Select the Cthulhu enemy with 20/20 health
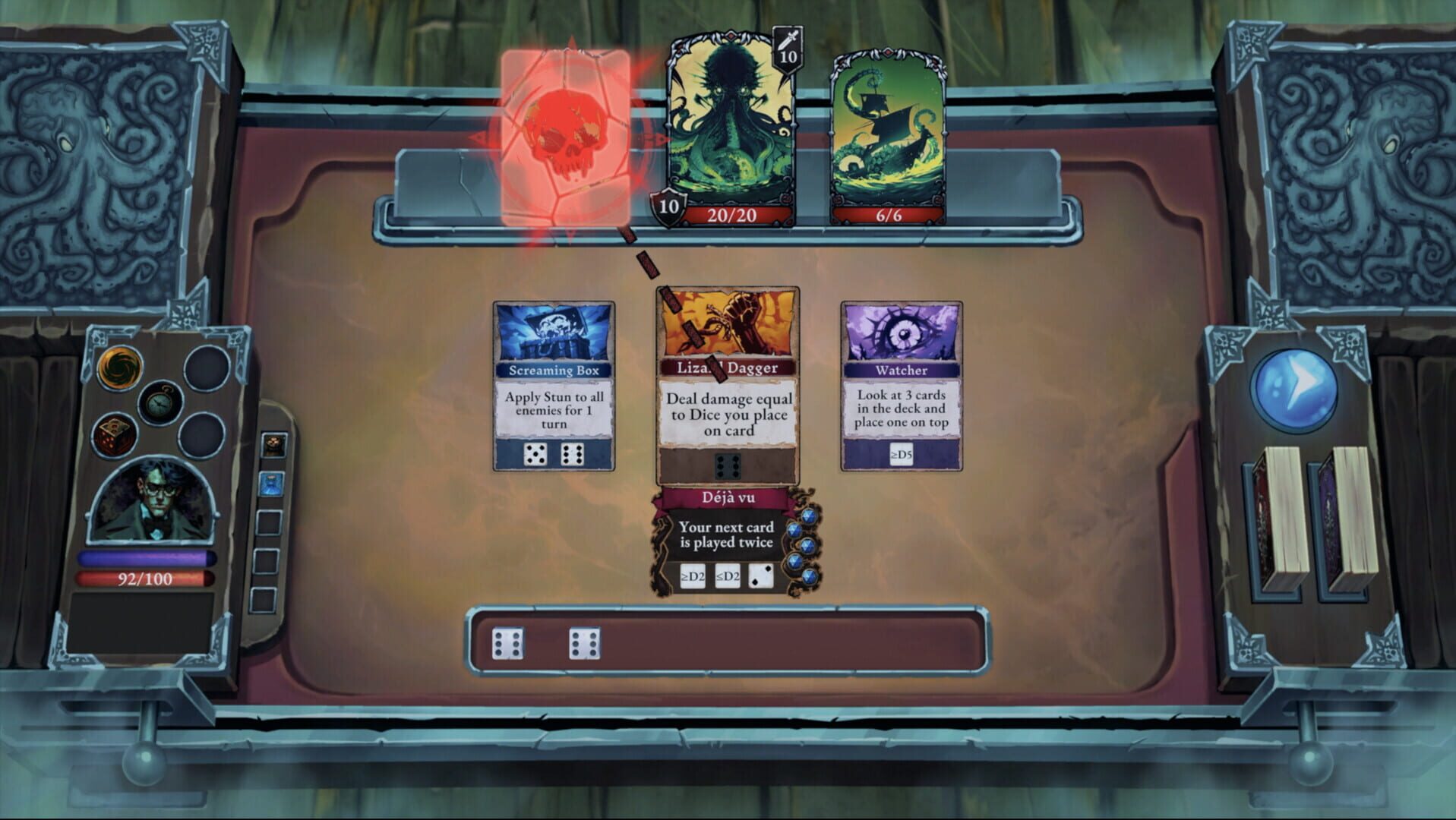 [x=730, y=121]
